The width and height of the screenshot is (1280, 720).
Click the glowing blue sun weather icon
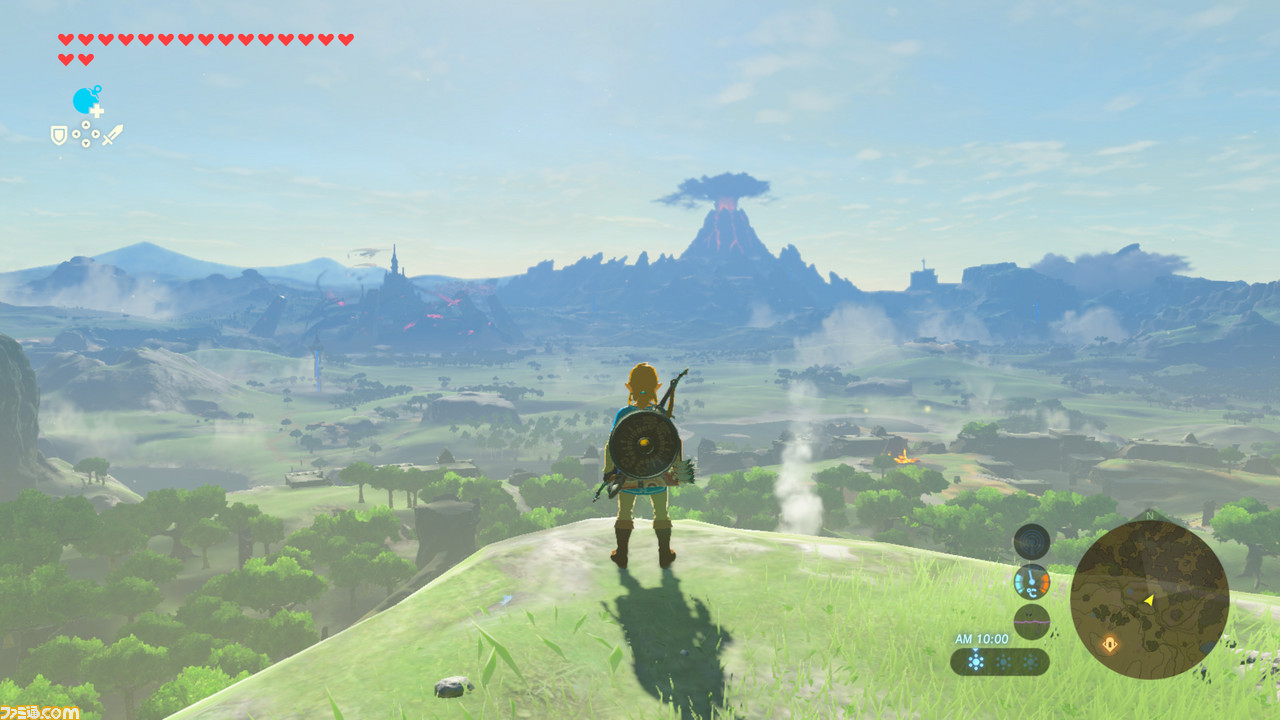pos(977,661)
